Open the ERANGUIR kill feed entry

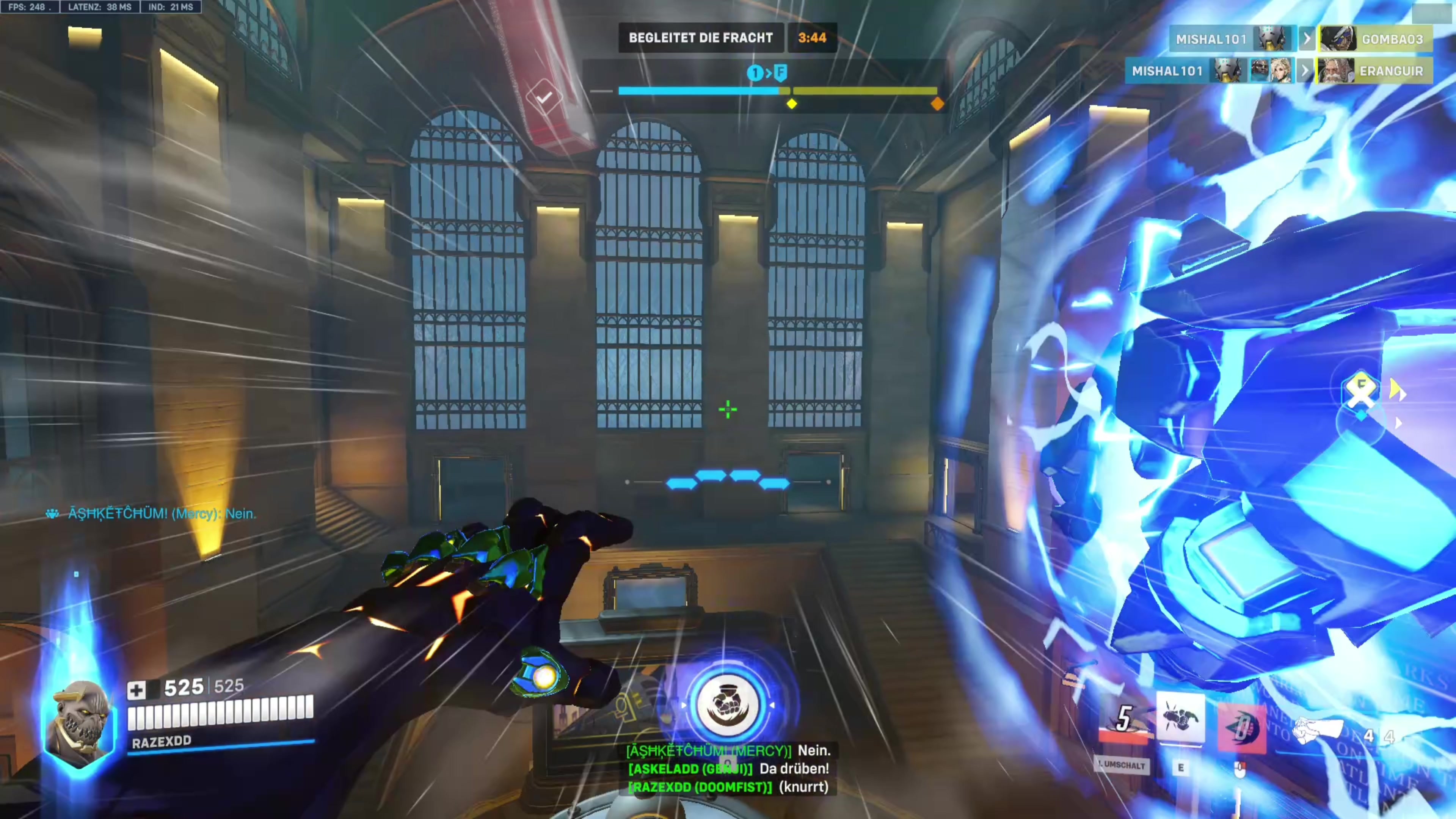1373,71
